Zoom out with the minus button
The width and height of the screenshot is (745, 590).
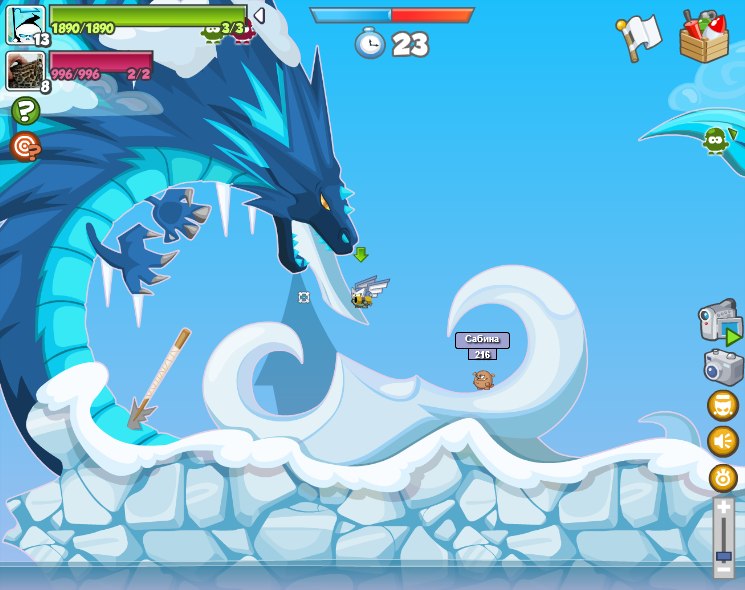(724, 570)
